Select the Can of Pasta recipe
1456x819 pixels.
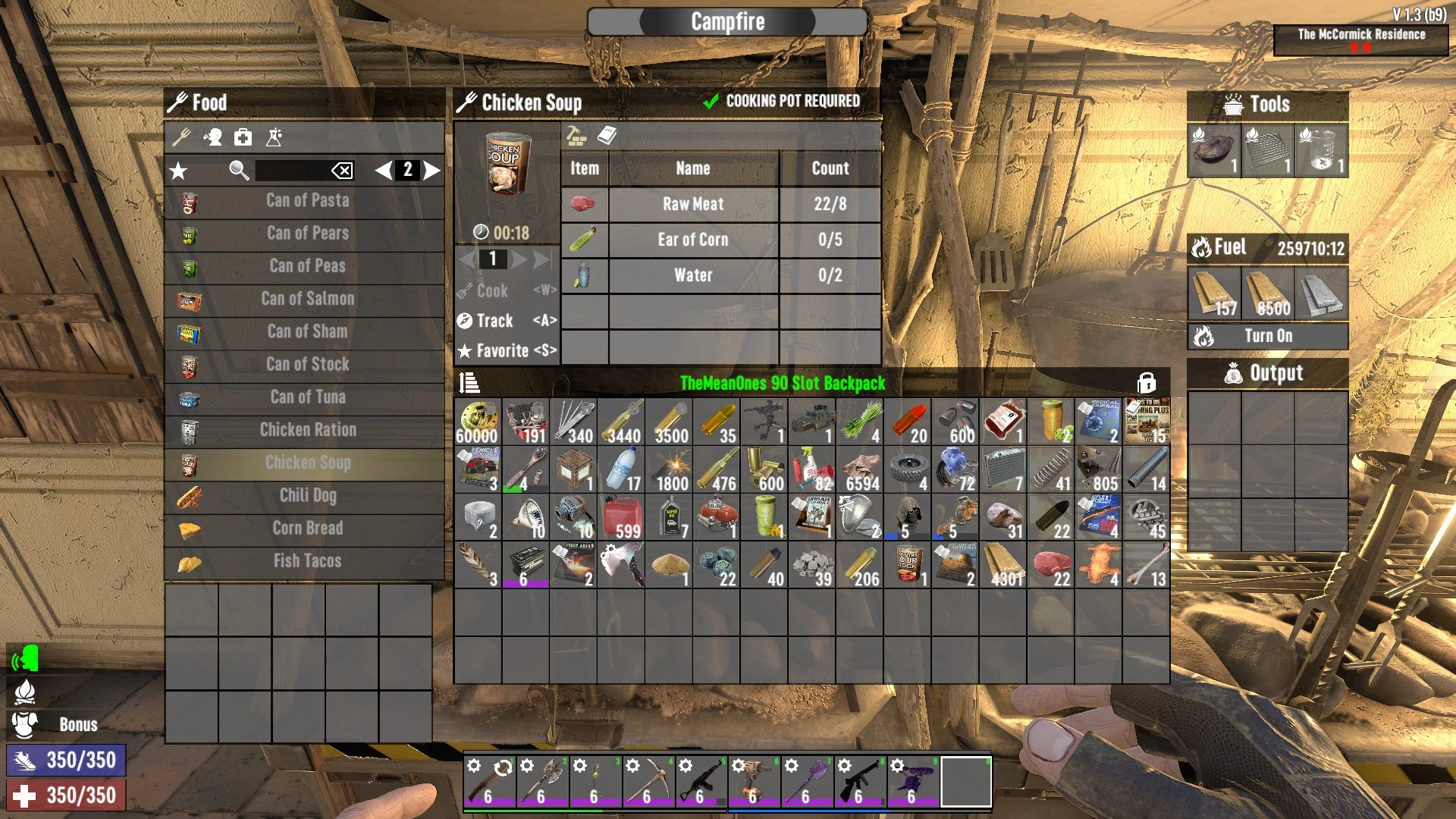click(x=306, y=201)
